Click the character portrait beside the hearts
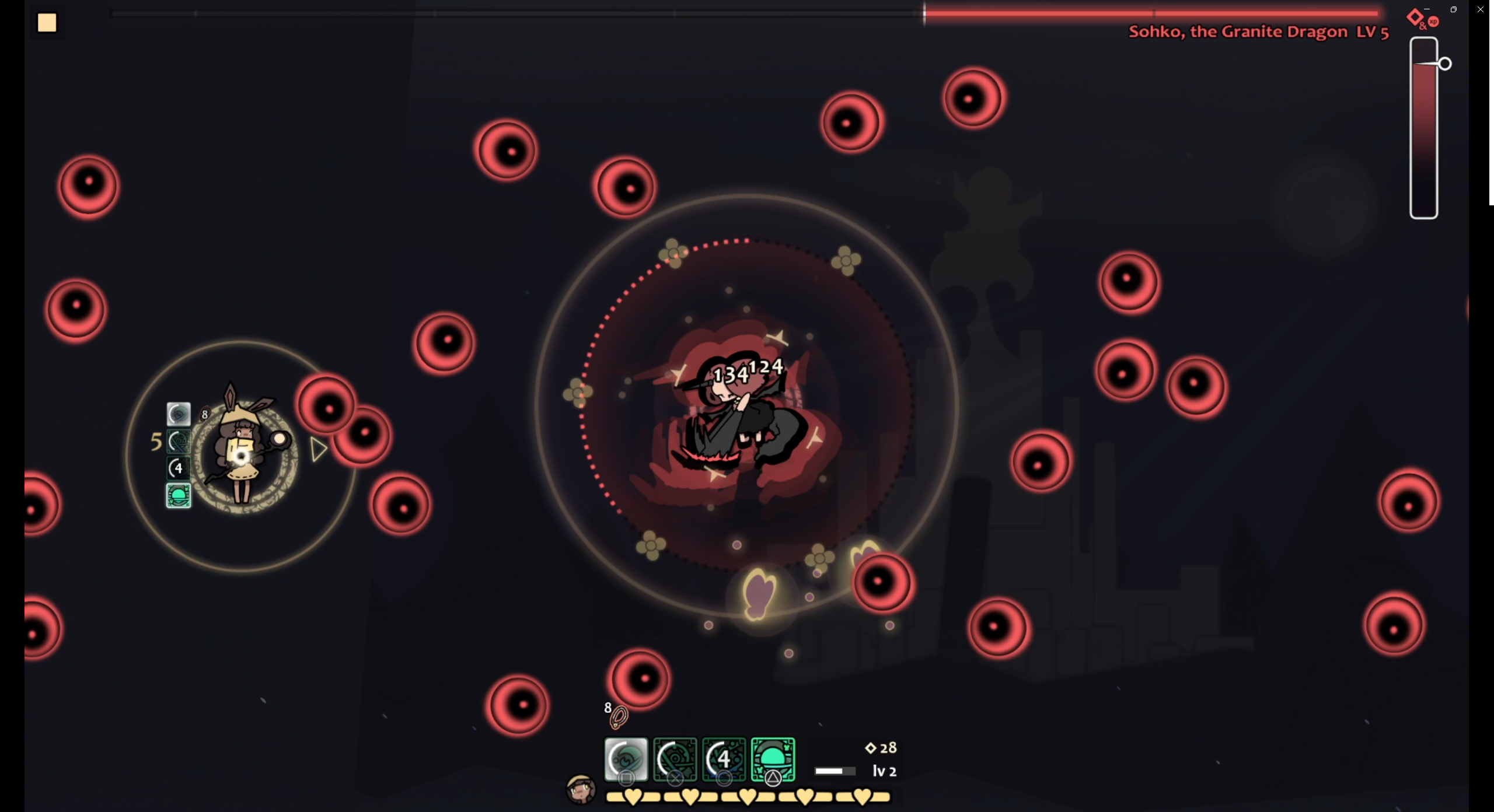Image resolution: width=1494 pixels, height=812 pixels. [x=581, y=790]
